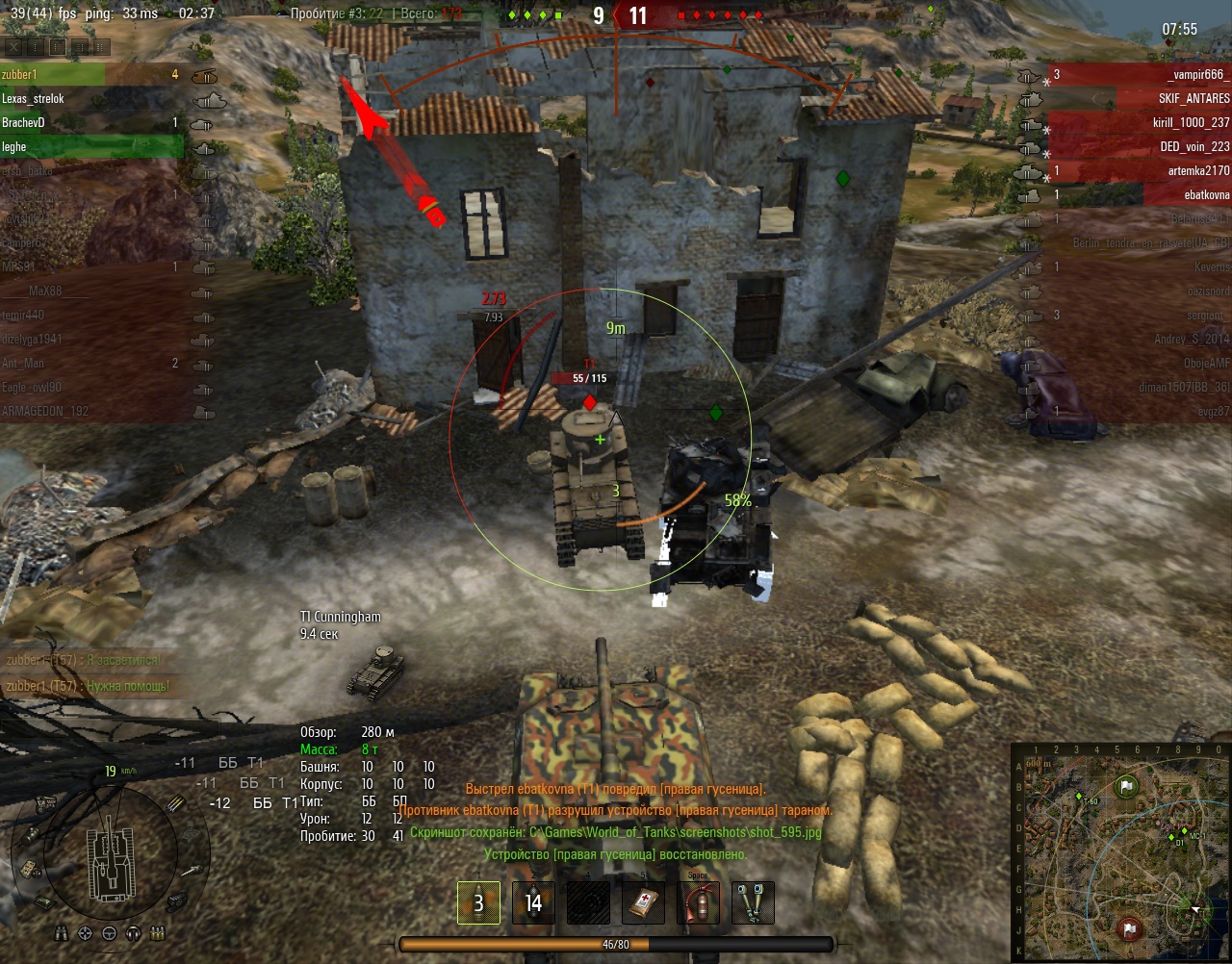Click the driver steering wheel crew icon
The image size is (1232, 964).
109,933
